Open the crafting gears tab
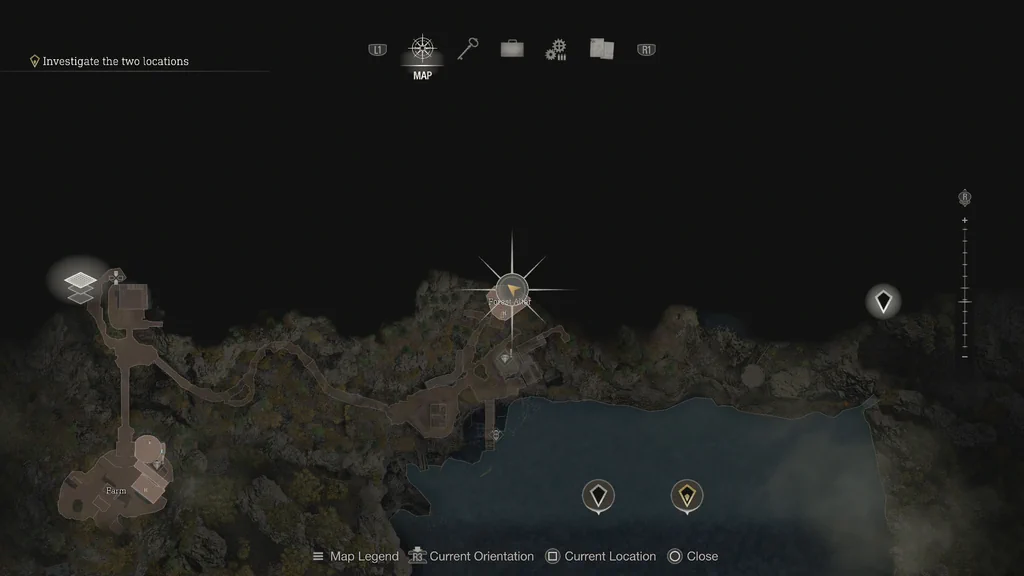This screenshot has width=1024, height=576. pos(556,50)
